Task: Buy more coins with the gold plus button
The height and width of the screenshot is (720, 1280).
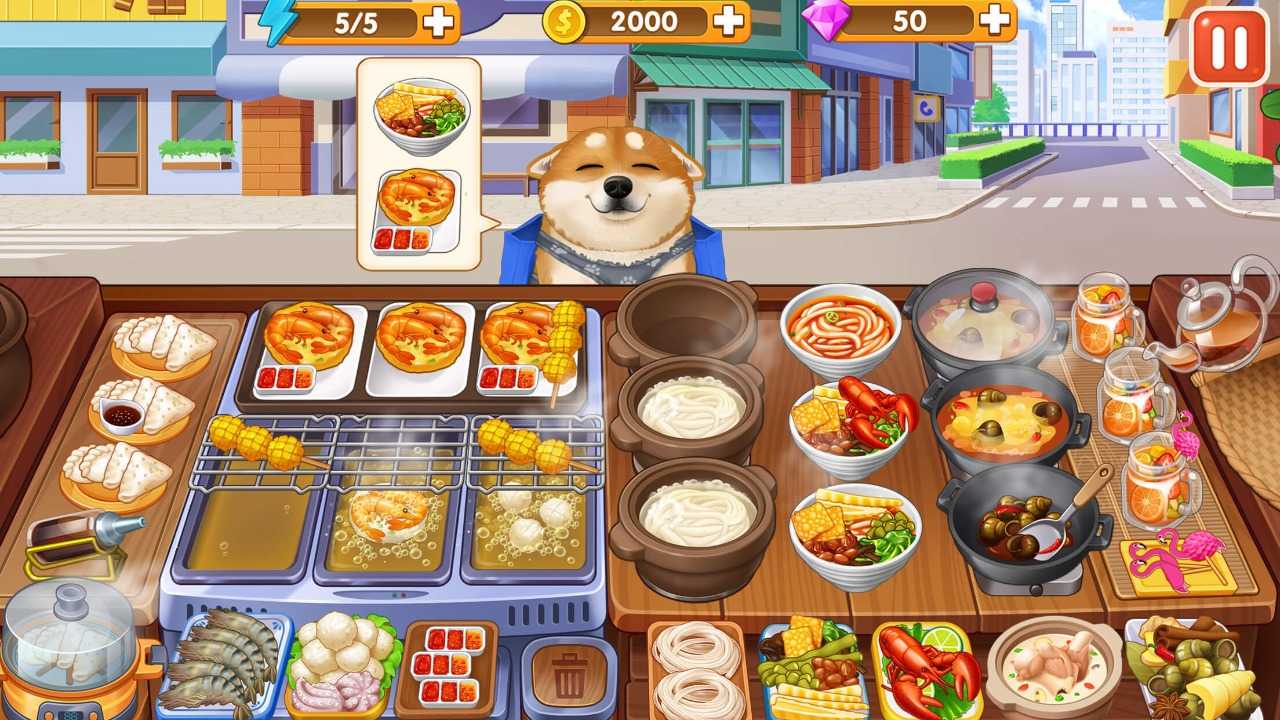Action: point(727,20)
